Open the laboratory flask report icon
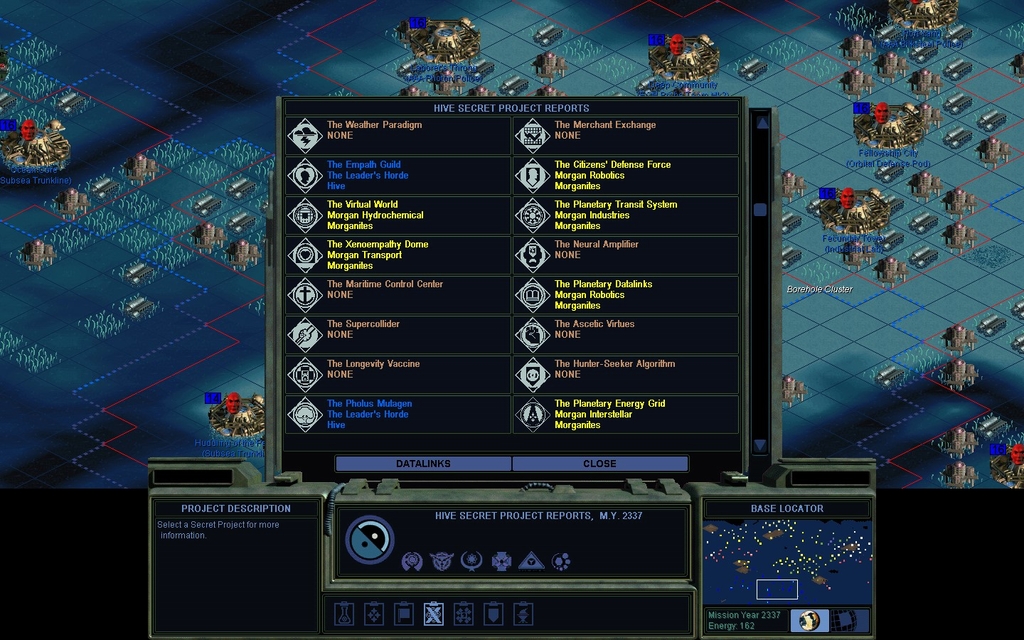The height and width of the screenshot is (640, 1024). [x=343, y=613]
